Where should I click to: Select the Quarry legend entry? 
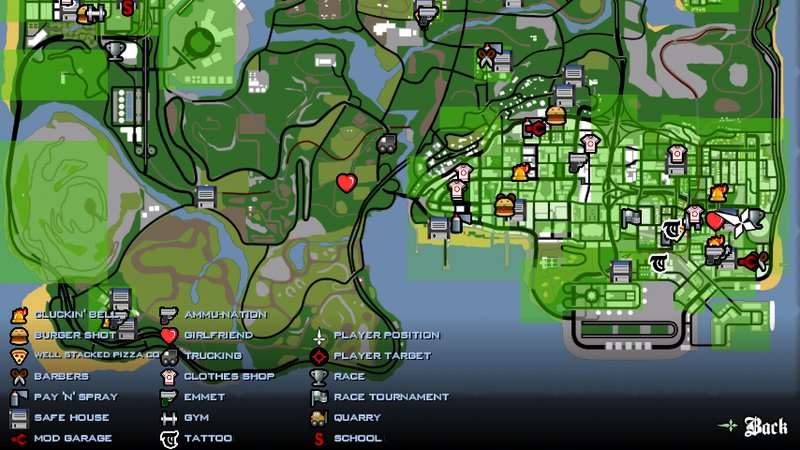[357, 417]
